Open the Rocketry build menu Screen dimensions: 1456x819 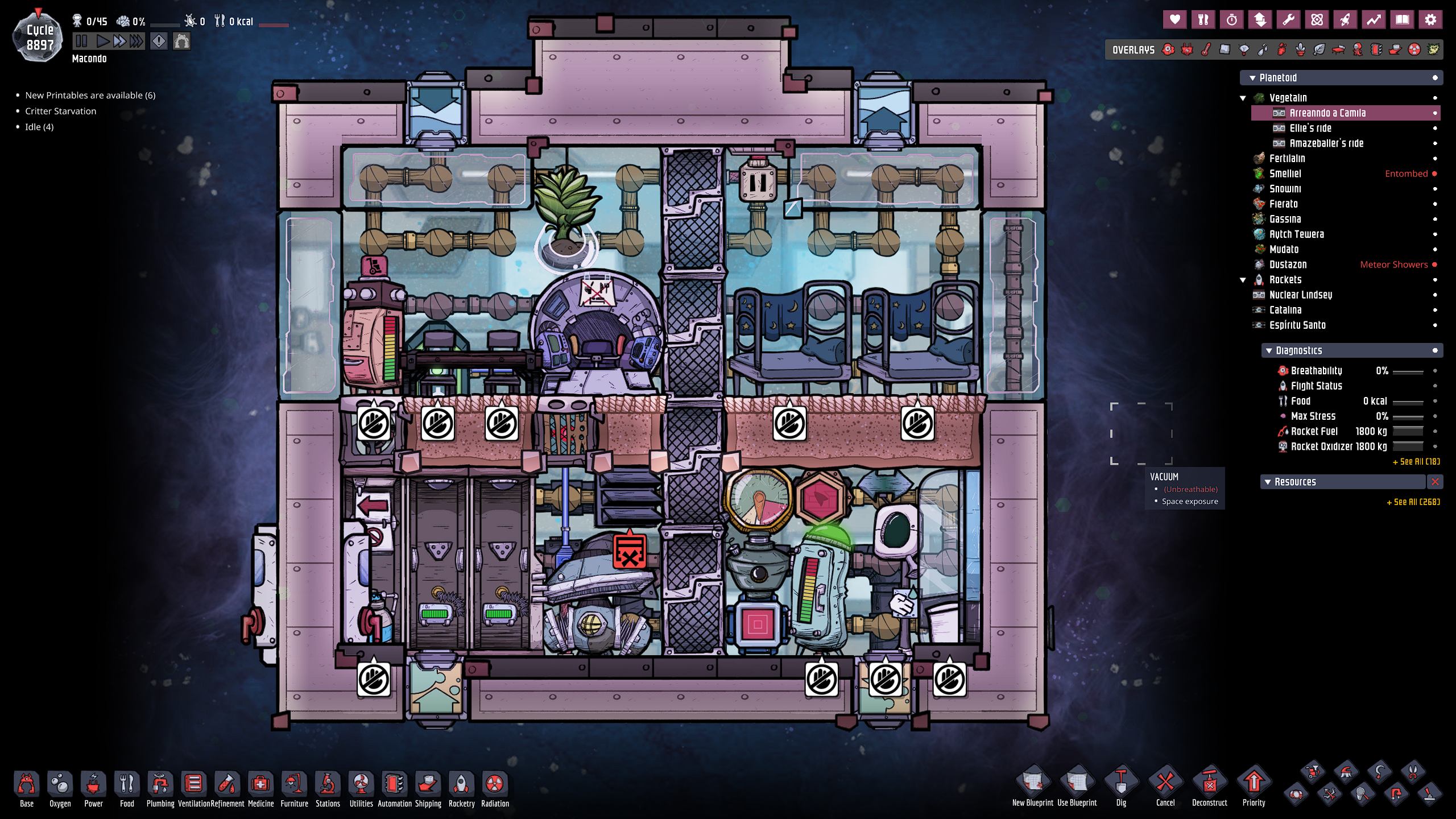[461, 788]
